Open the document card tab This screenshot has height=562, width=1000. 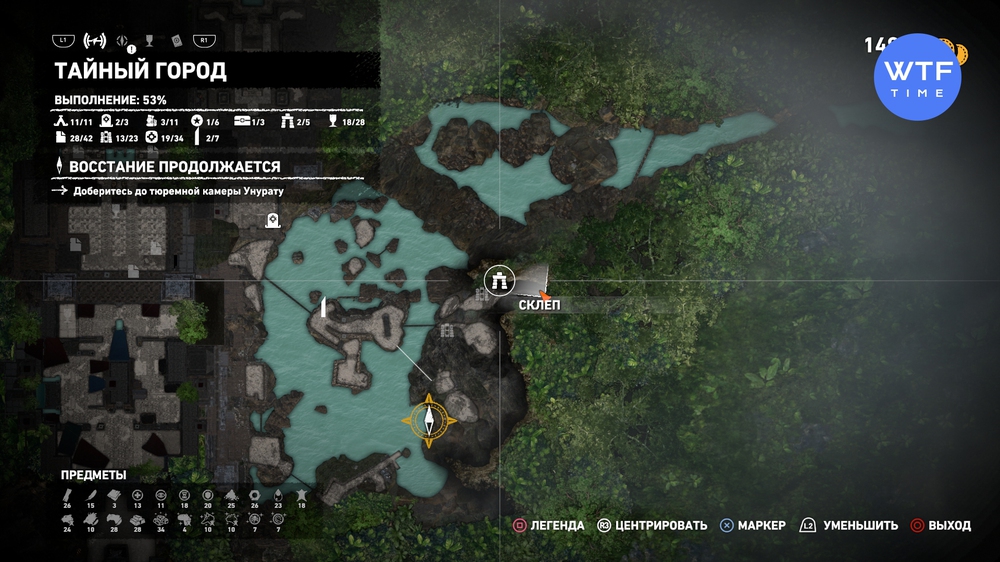coord(176,41)
